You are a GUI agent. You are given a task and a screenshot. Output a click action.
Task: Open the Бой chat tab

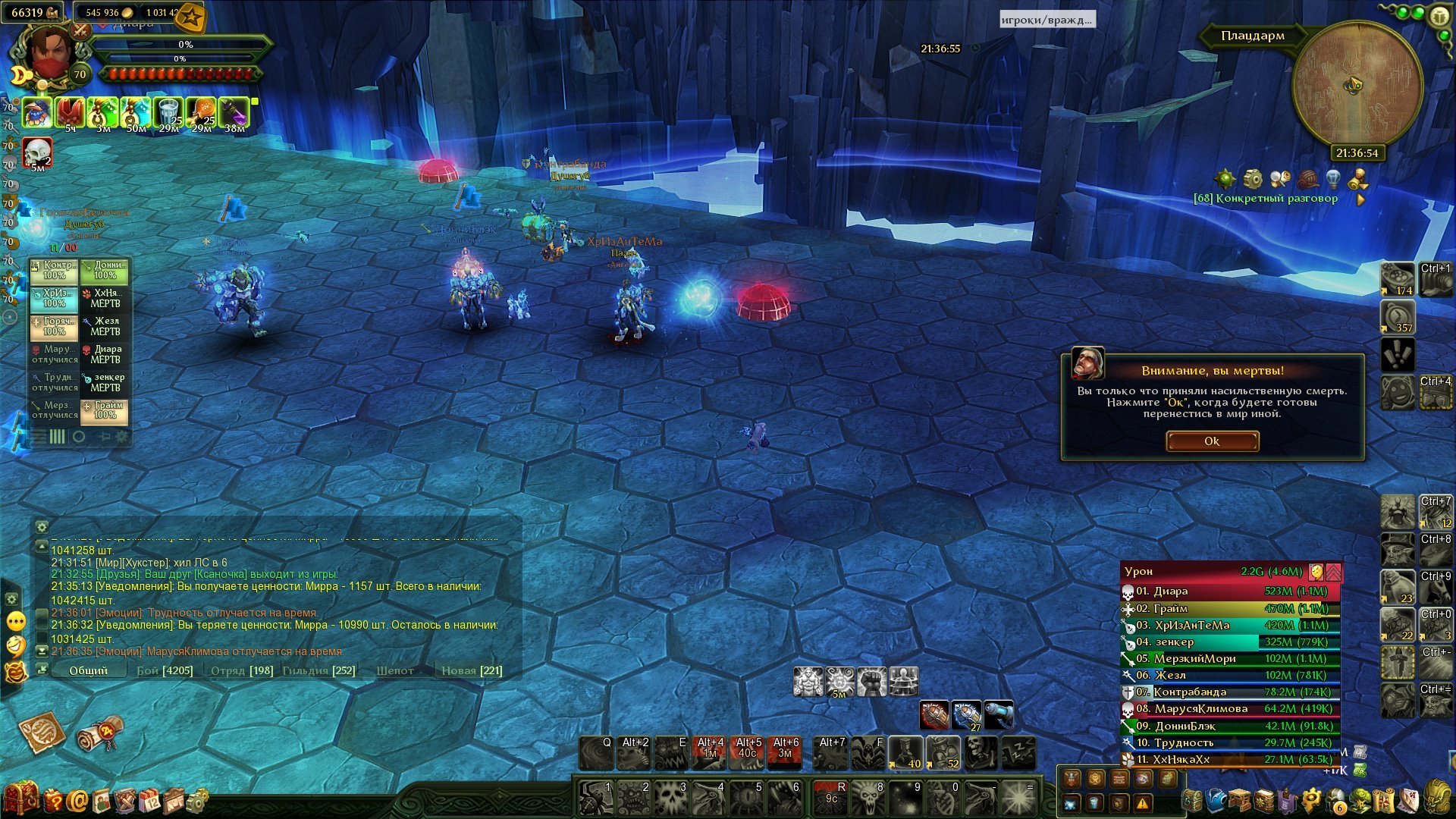[165, 670]
